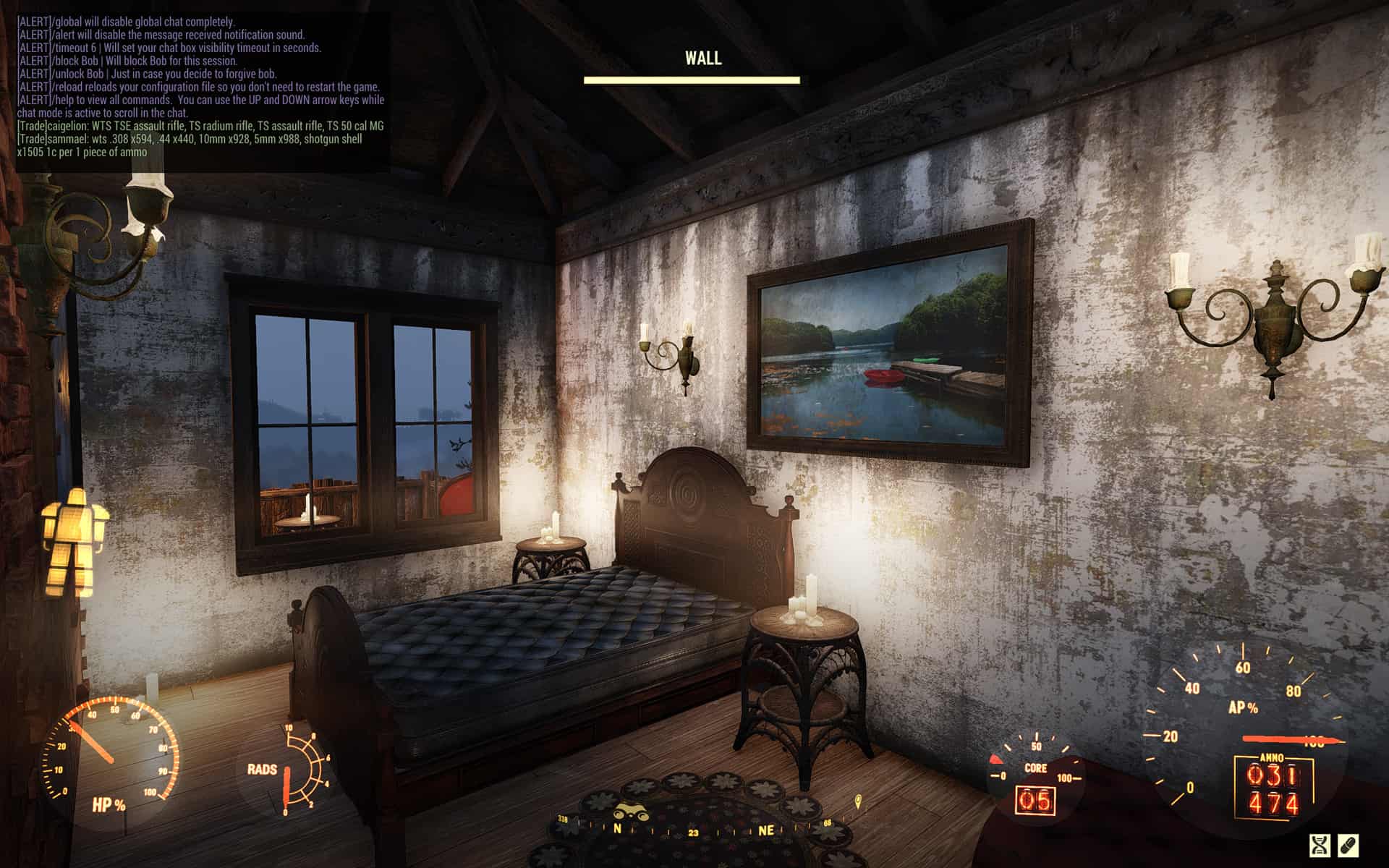
Task: Click the power armor condition figure
Action: point(73,541)
